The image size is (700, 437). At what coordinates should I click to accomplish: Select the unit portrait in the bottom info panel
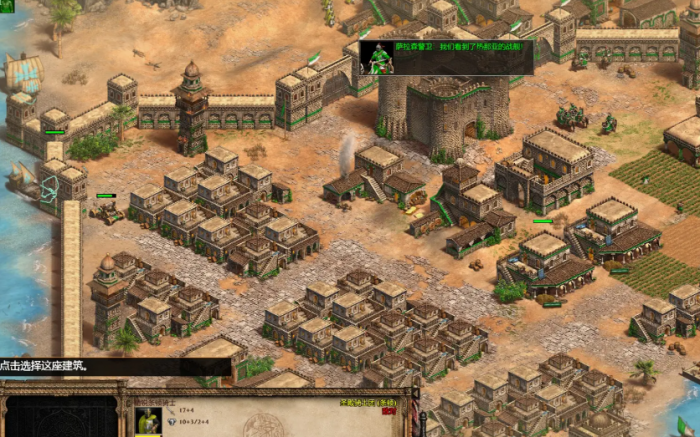(149, 420)
